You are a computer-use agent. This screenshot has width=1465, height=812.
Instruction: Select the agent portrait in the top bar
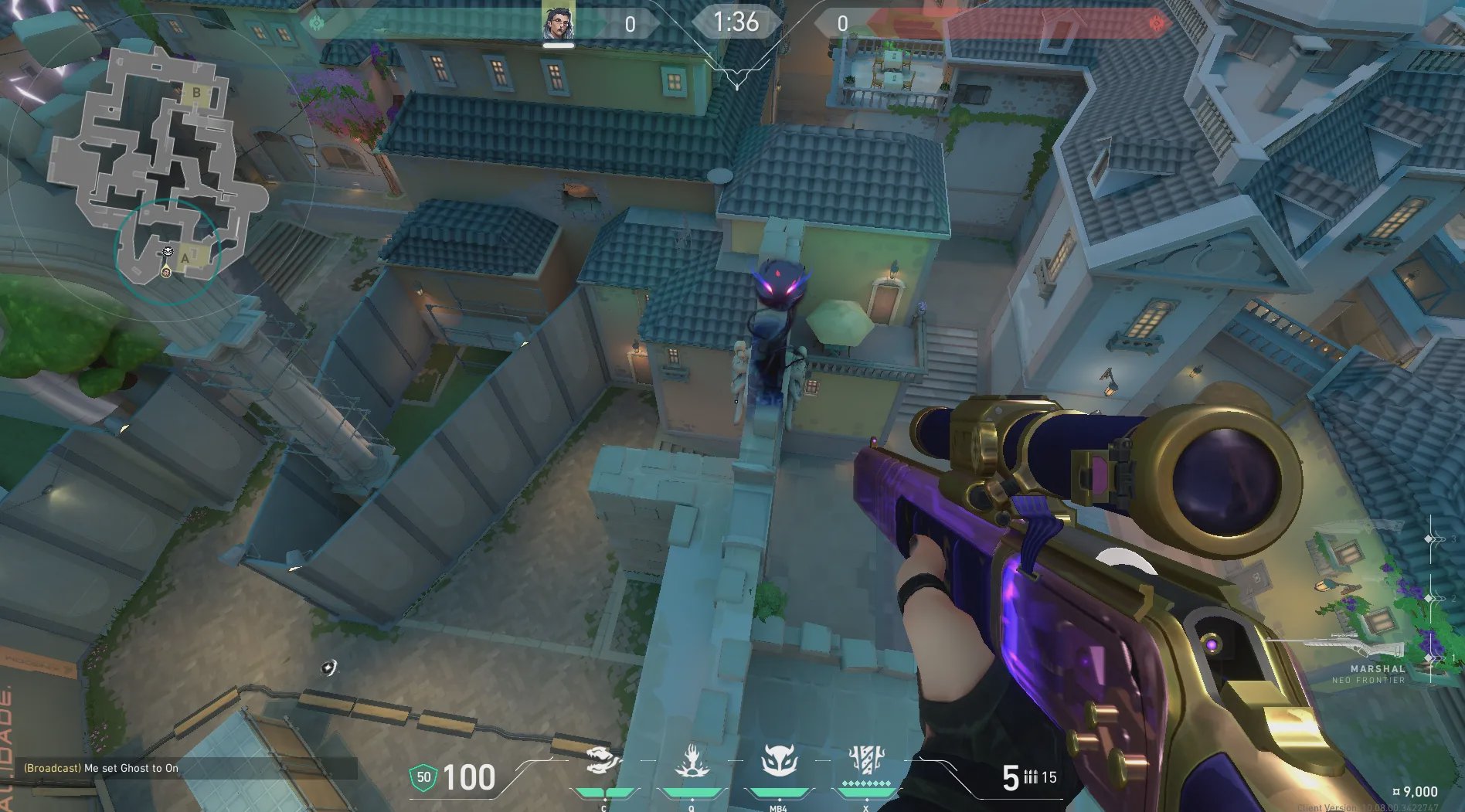click(x=558, y=24)
